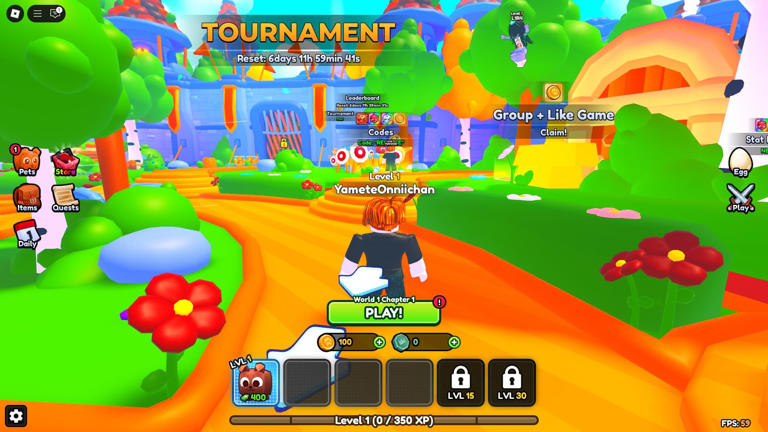Open the Egg menu
768x432 pixels.
(x=740, y=162)
